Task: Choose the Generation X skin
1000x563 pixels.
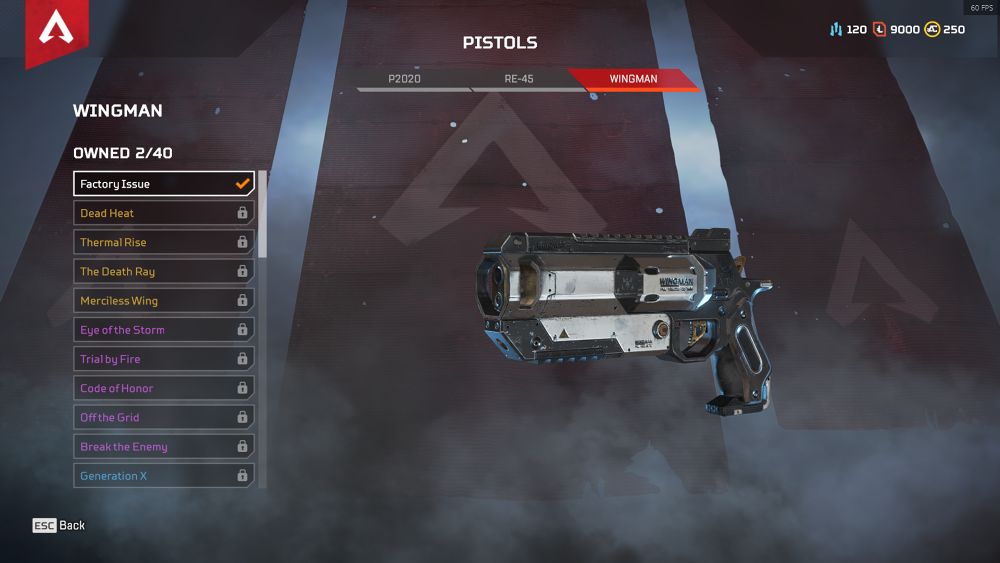Action: [164, 476]
